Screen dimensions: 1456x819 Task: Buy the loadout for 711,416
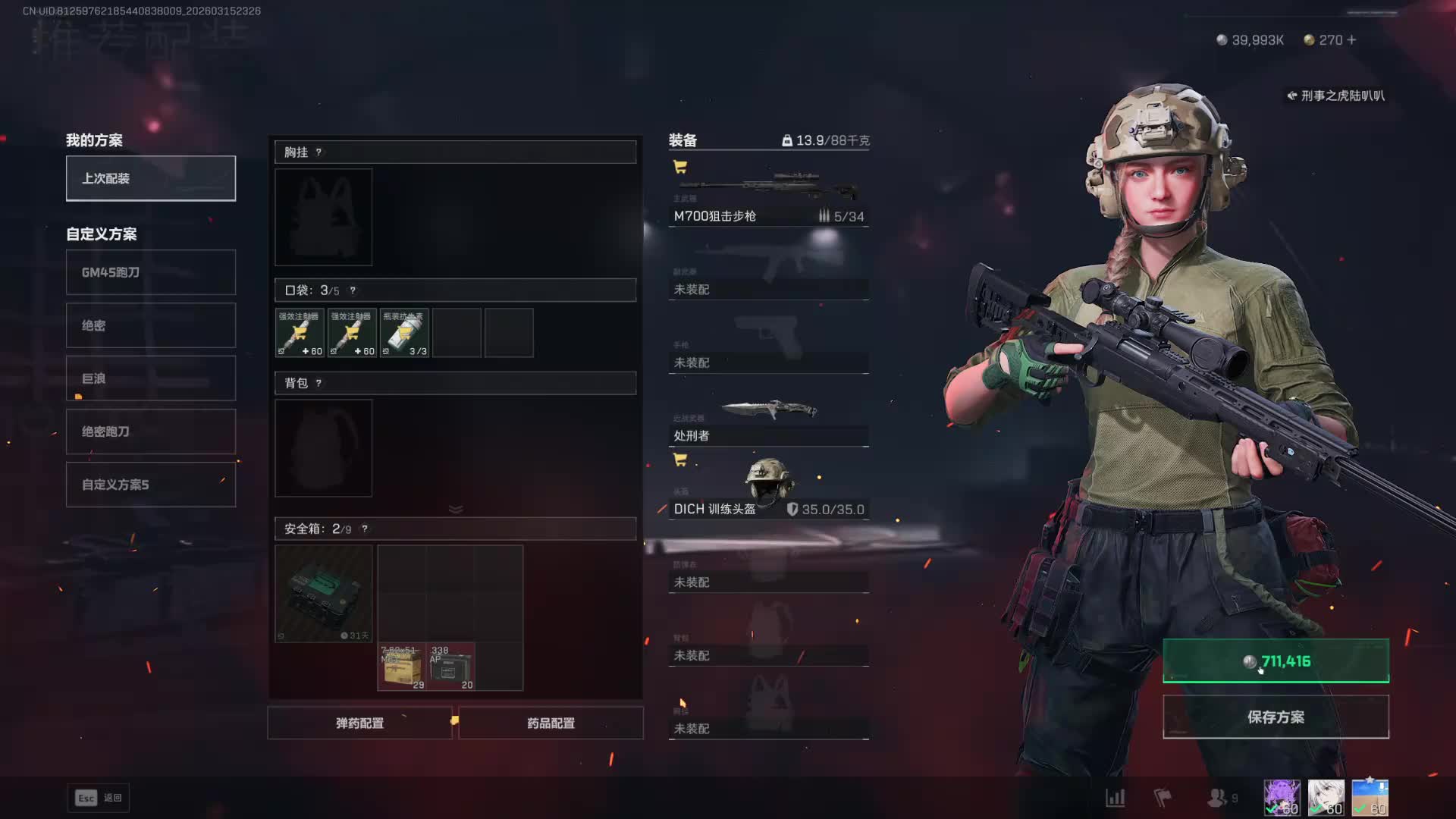coord(1276,661)
